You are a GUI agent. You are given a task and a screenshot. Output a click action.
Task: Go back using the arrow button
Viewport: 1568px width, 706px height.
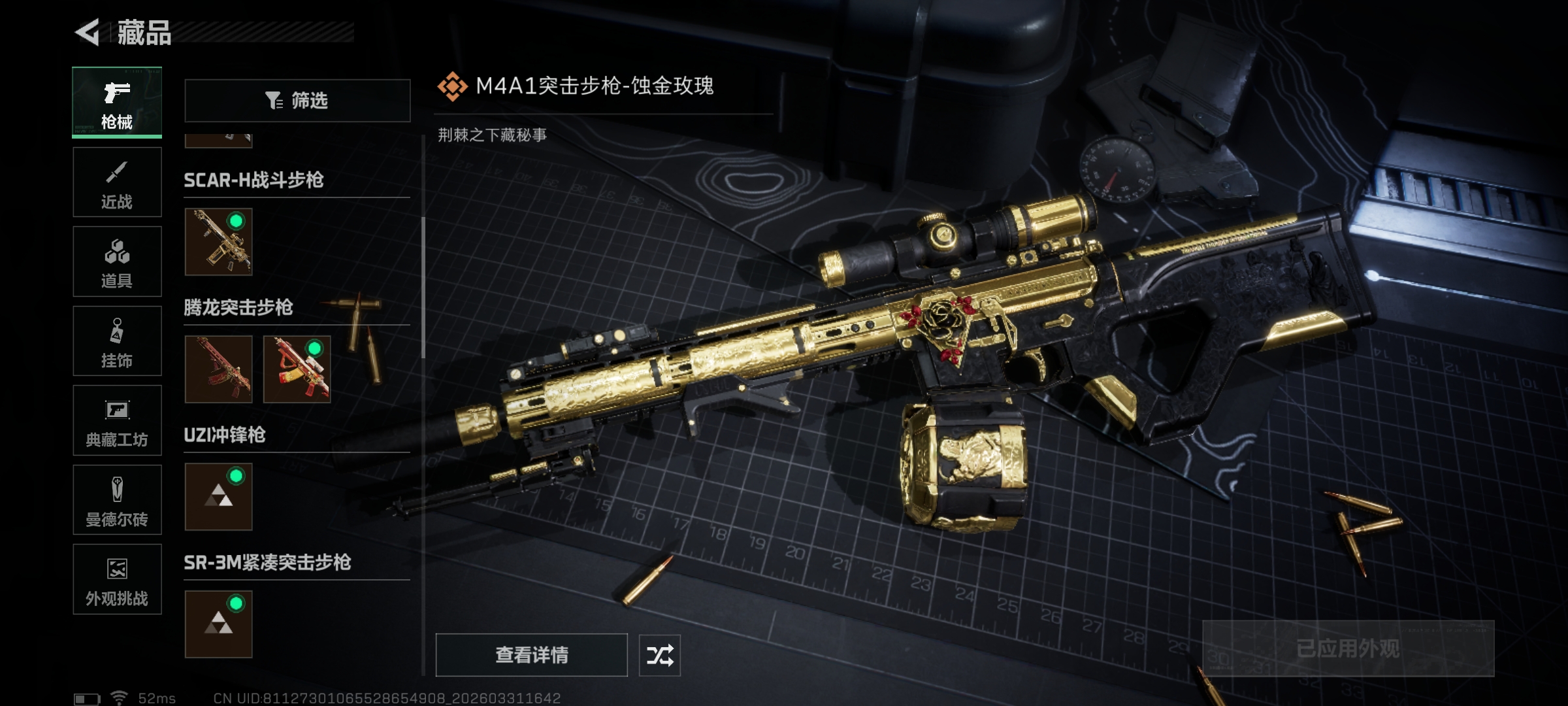(88, 33)
